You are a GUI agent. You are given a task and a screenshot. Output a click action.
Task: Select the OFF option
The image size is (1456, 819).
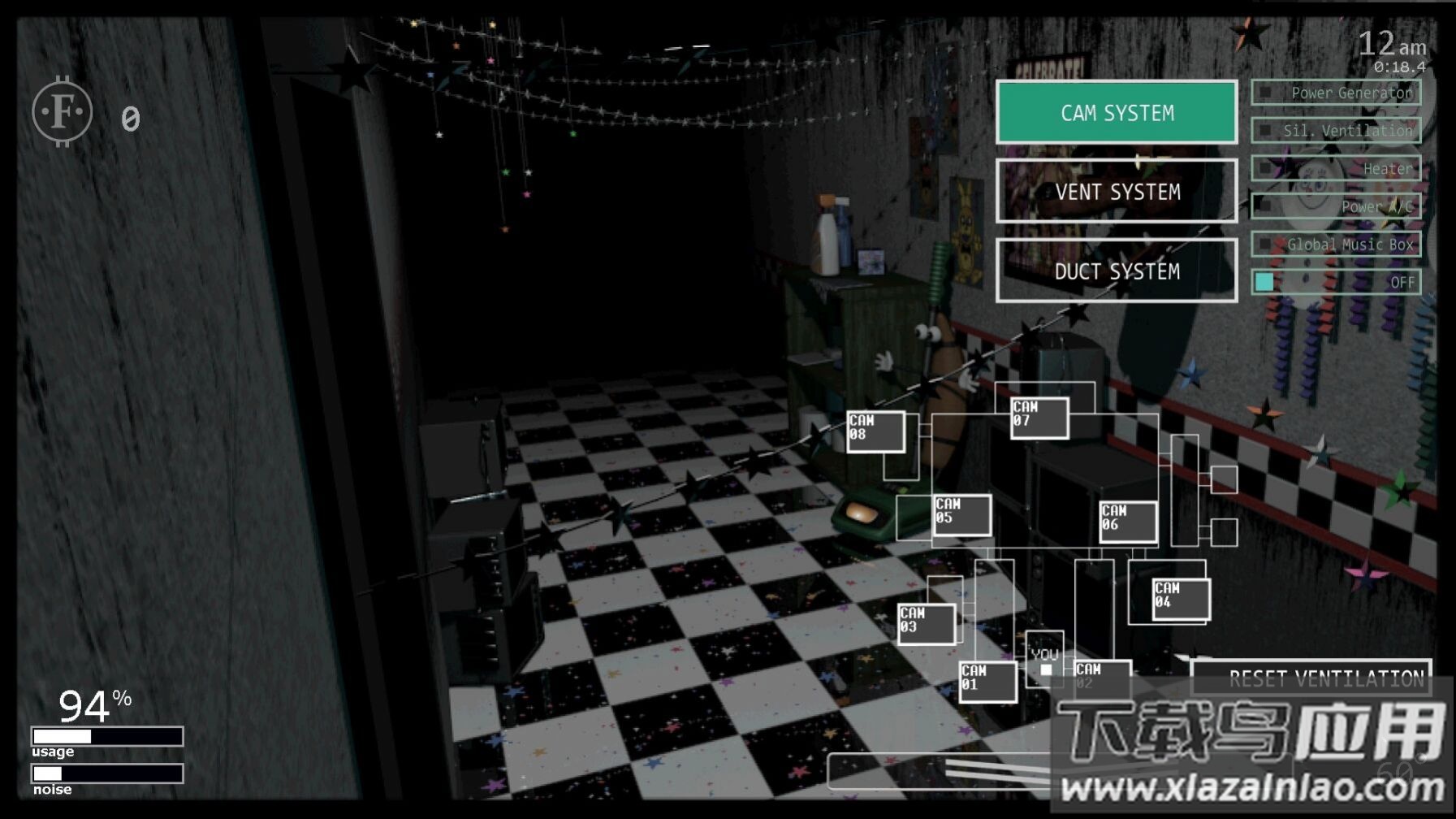tap(1336, 282)
